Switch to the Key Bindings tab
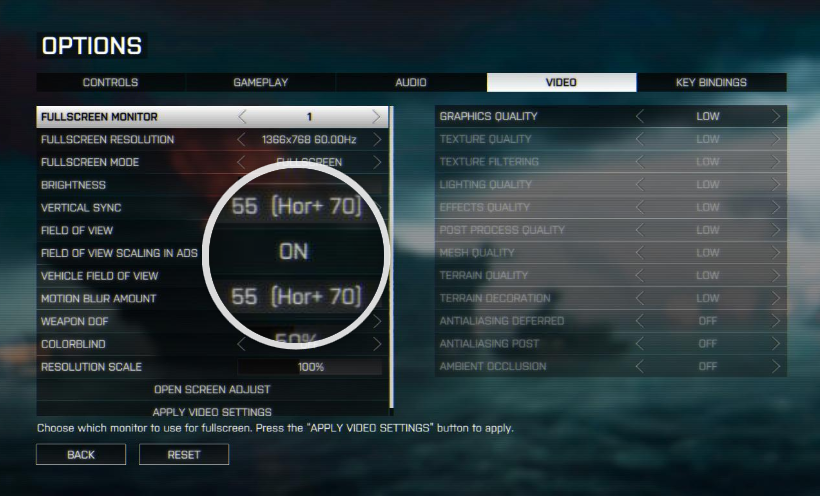Screen dimensions: 820x496 (x=711, y=82)
